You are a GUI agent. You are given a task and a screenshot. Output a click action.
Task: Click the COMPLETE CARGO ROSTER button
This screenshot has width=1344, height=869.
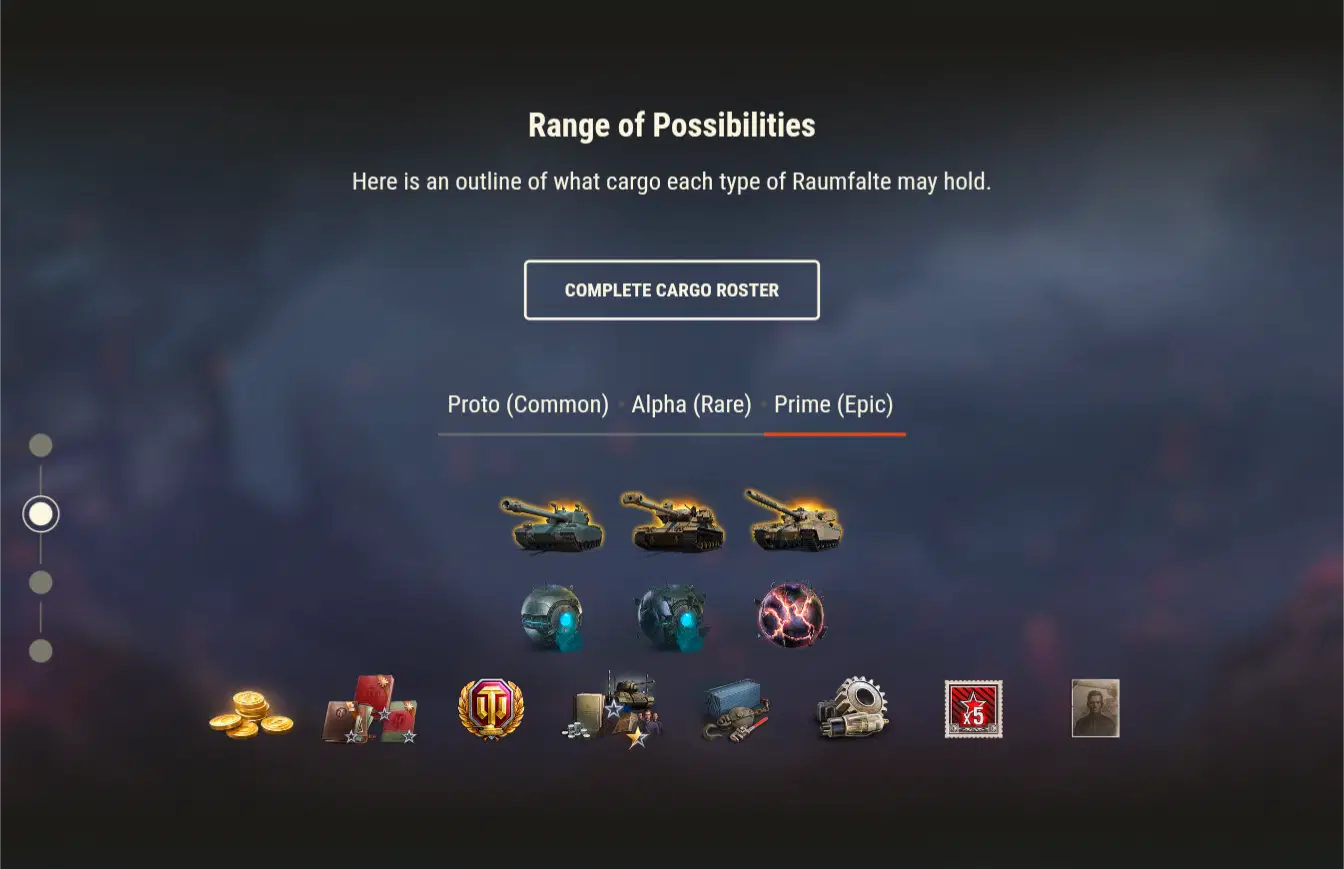point(671,290)
